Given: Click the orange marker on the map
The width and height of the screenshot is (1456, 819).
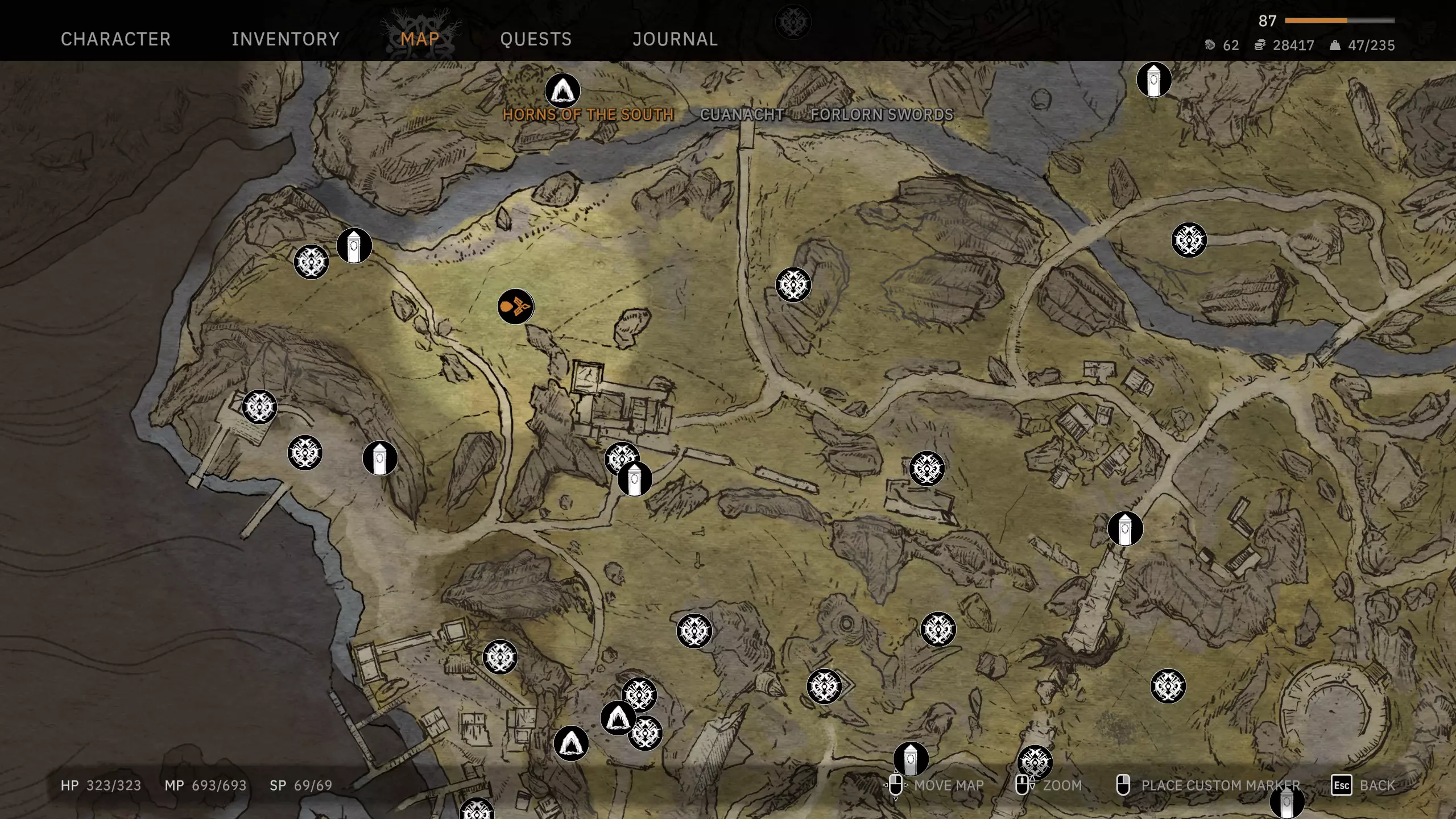Looking at the screenshot, I should click(x=515, y=307).
